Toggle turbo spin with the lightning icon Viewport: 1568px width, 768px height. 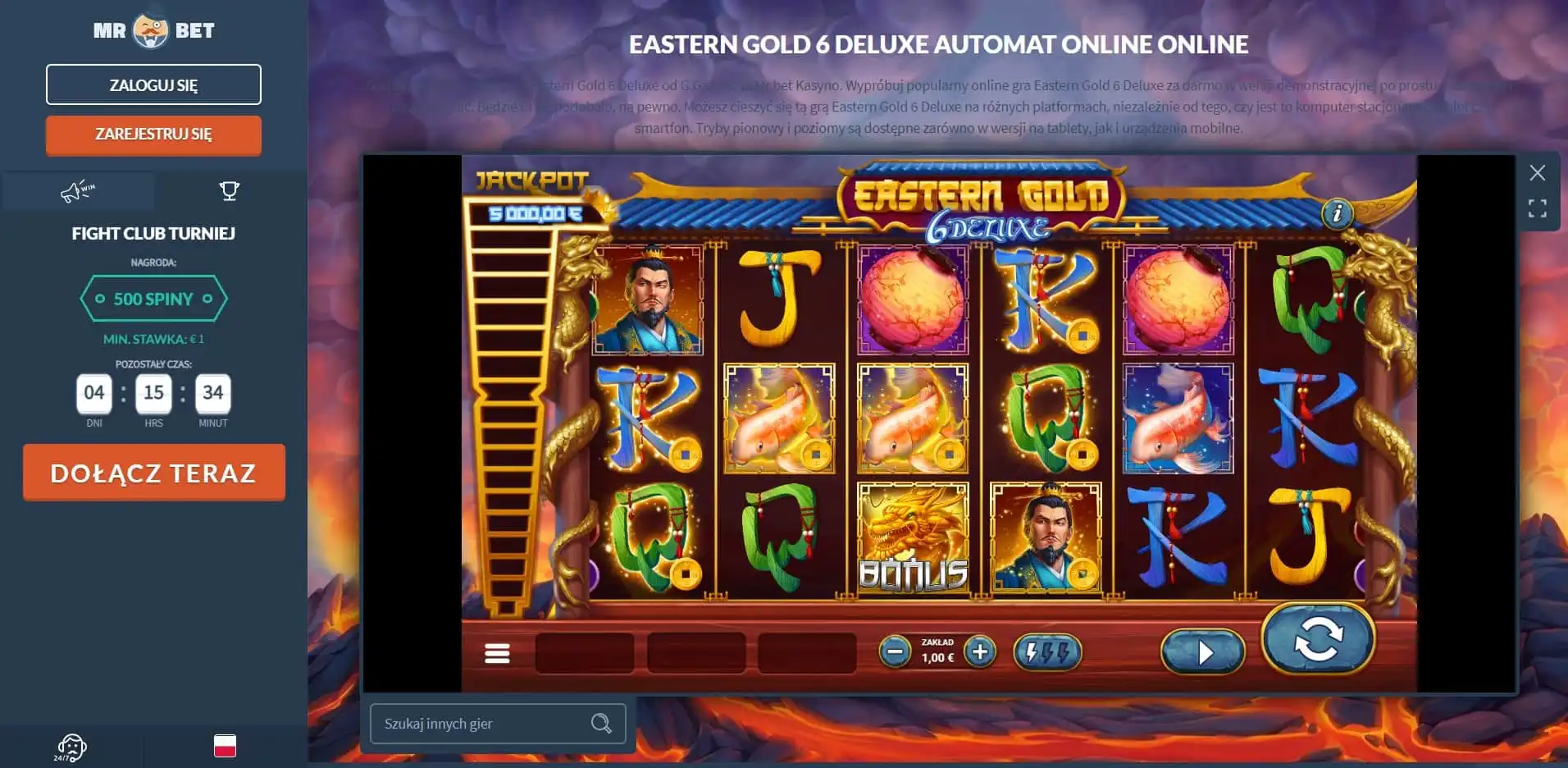point(1047,652)
